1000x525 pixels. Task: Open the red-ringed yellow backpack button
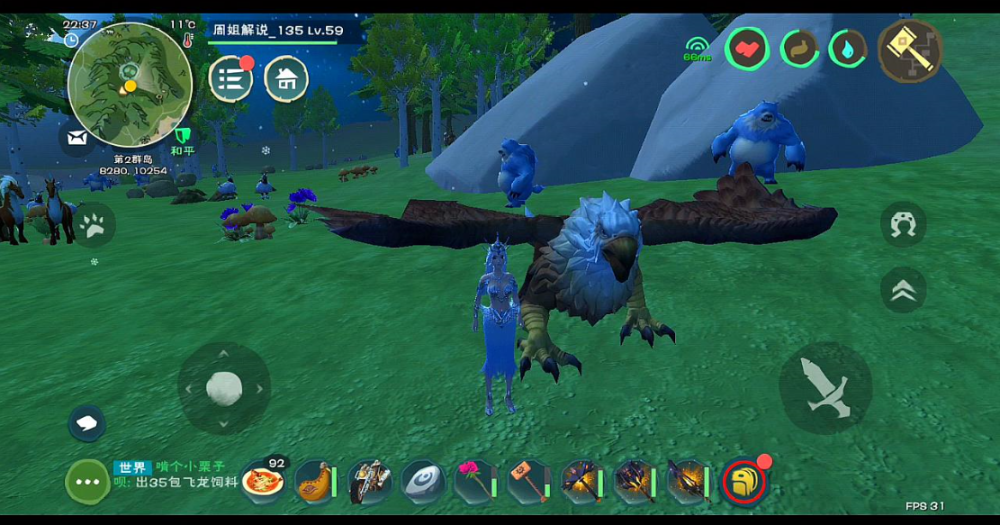tap(744, 482)
